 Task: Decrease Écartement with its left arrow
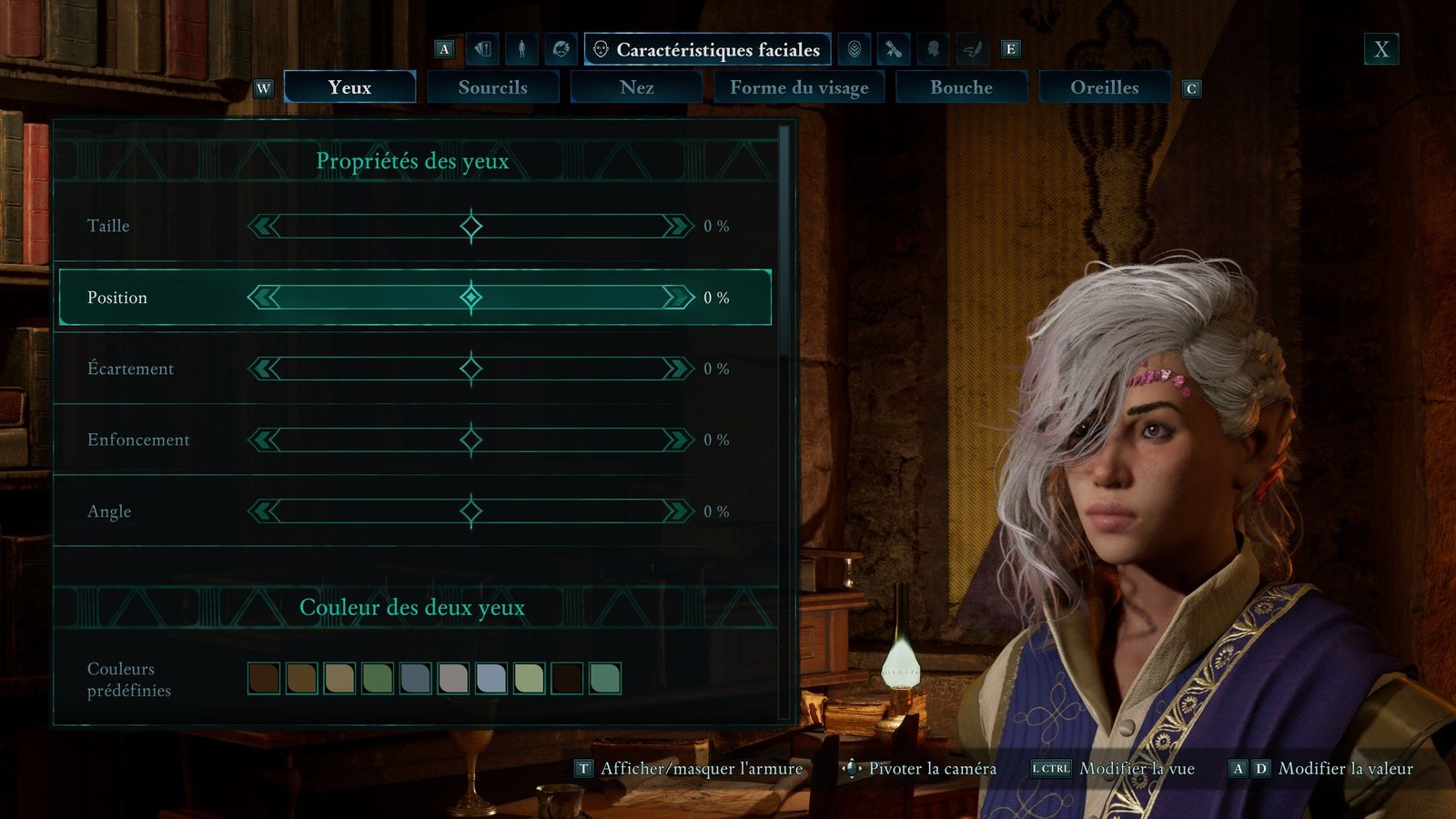(x=264, y=369)
